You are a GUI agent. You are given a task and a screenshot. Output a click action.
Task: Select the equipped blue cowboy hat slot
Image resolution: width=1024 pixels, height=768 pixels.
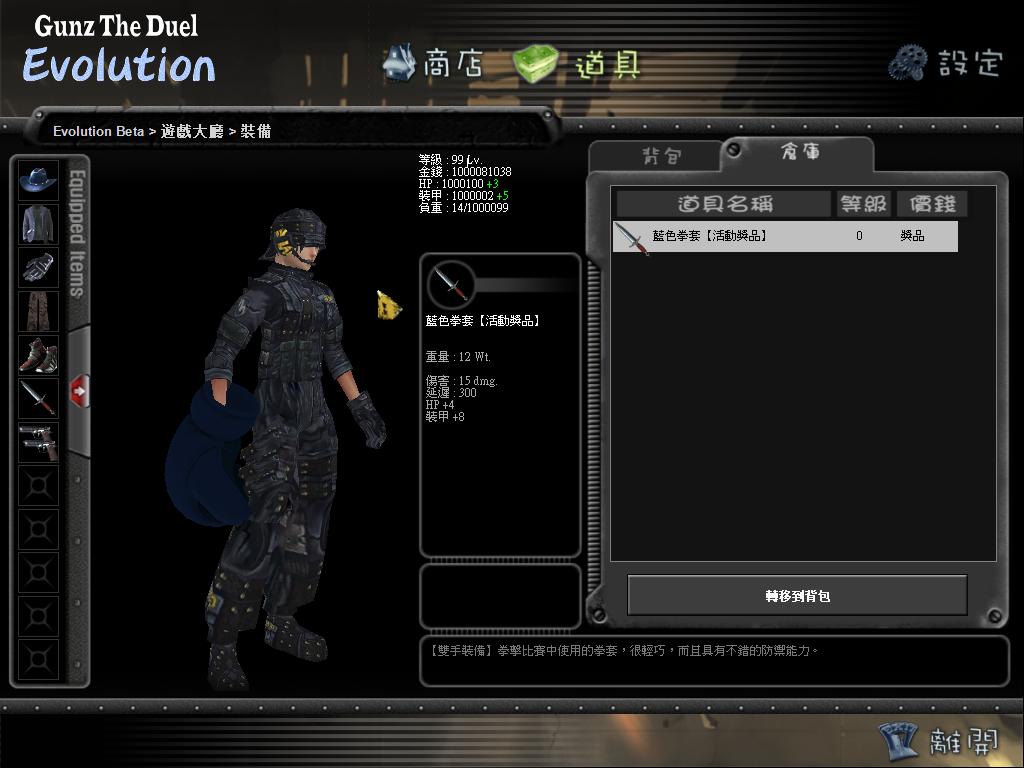coord(39,180)
